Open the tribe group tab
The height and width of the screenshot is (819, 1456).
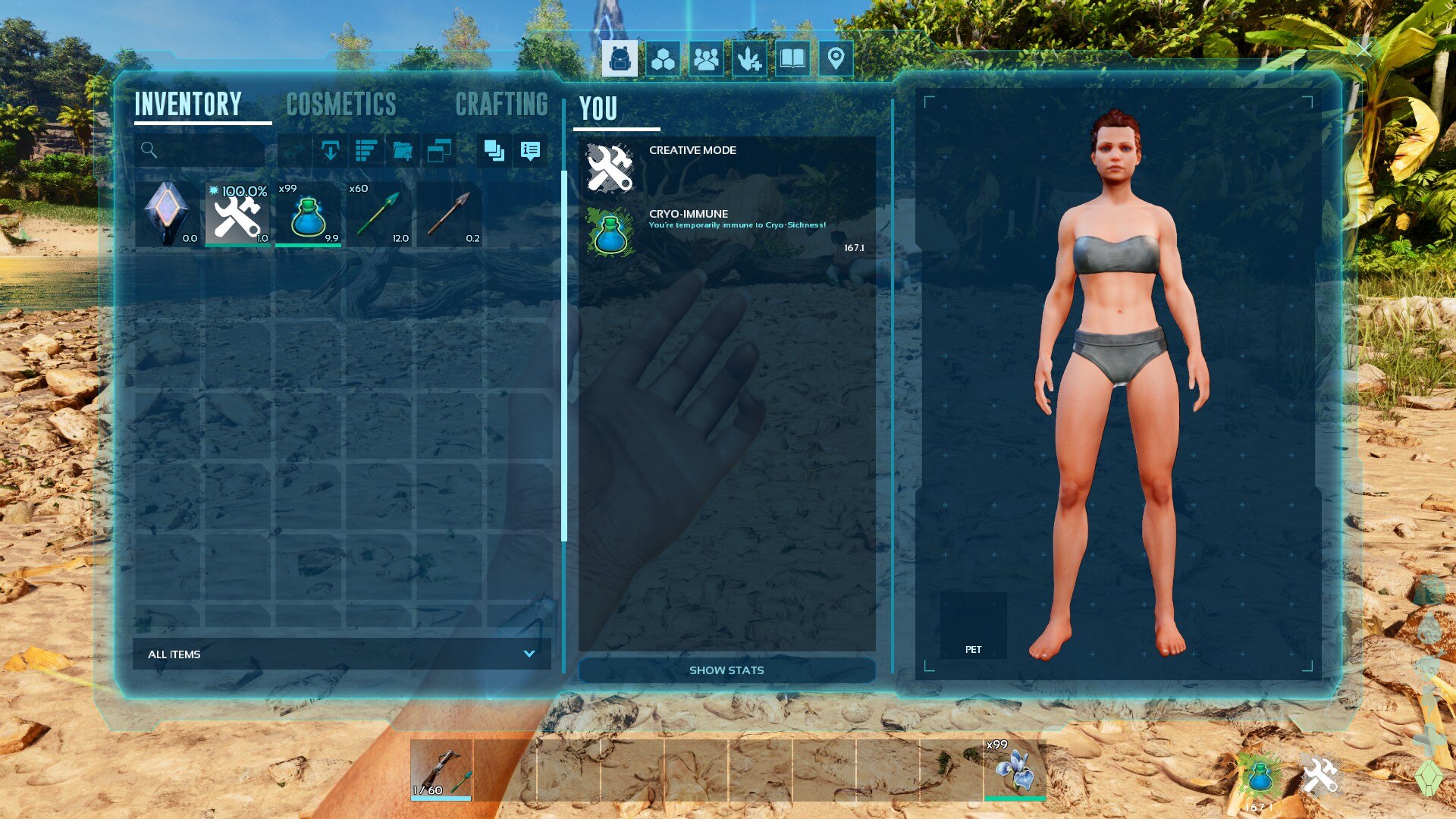pos(706,59)
